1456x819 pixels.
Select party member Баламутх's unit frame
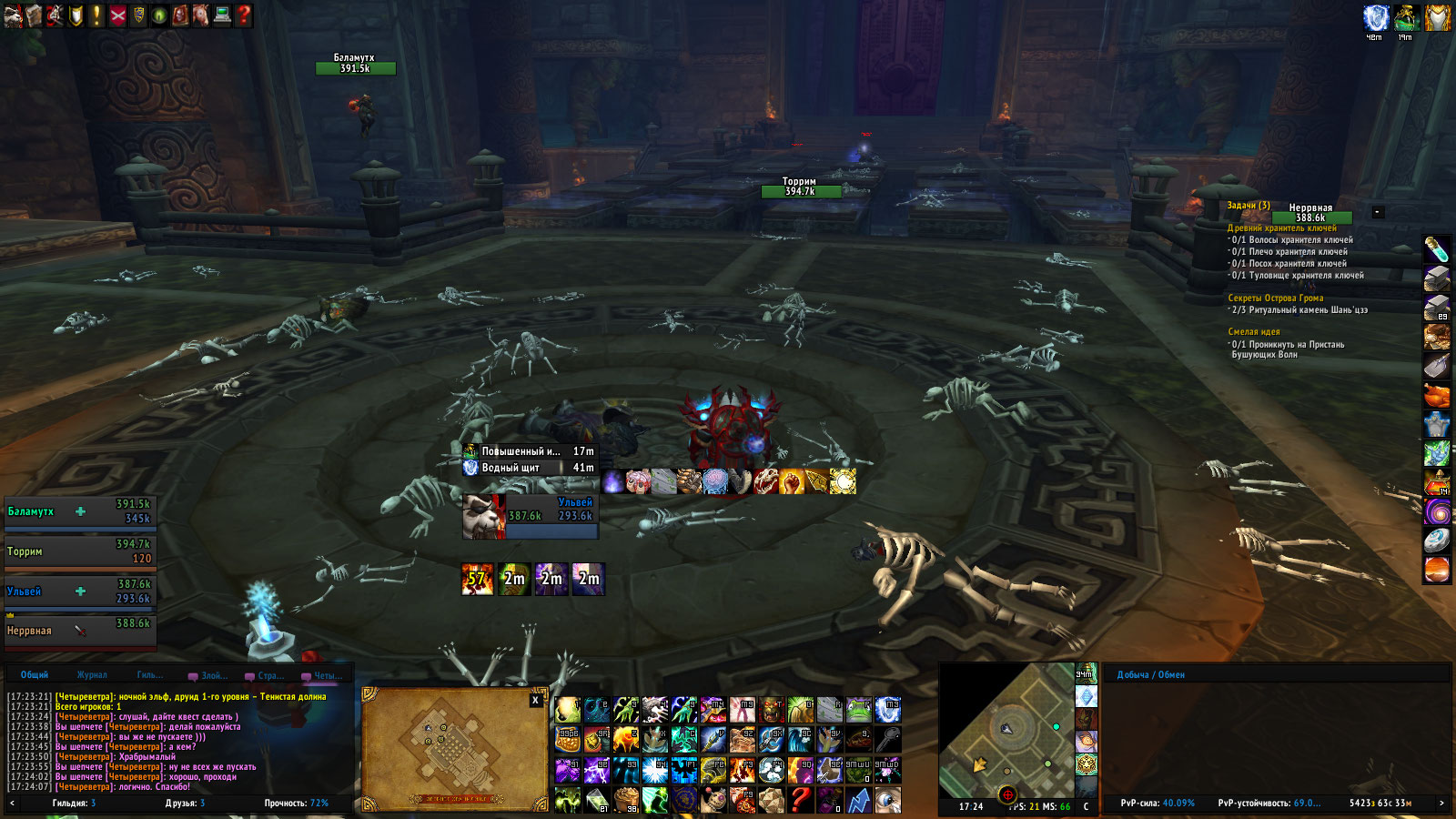tap(80, 512)
